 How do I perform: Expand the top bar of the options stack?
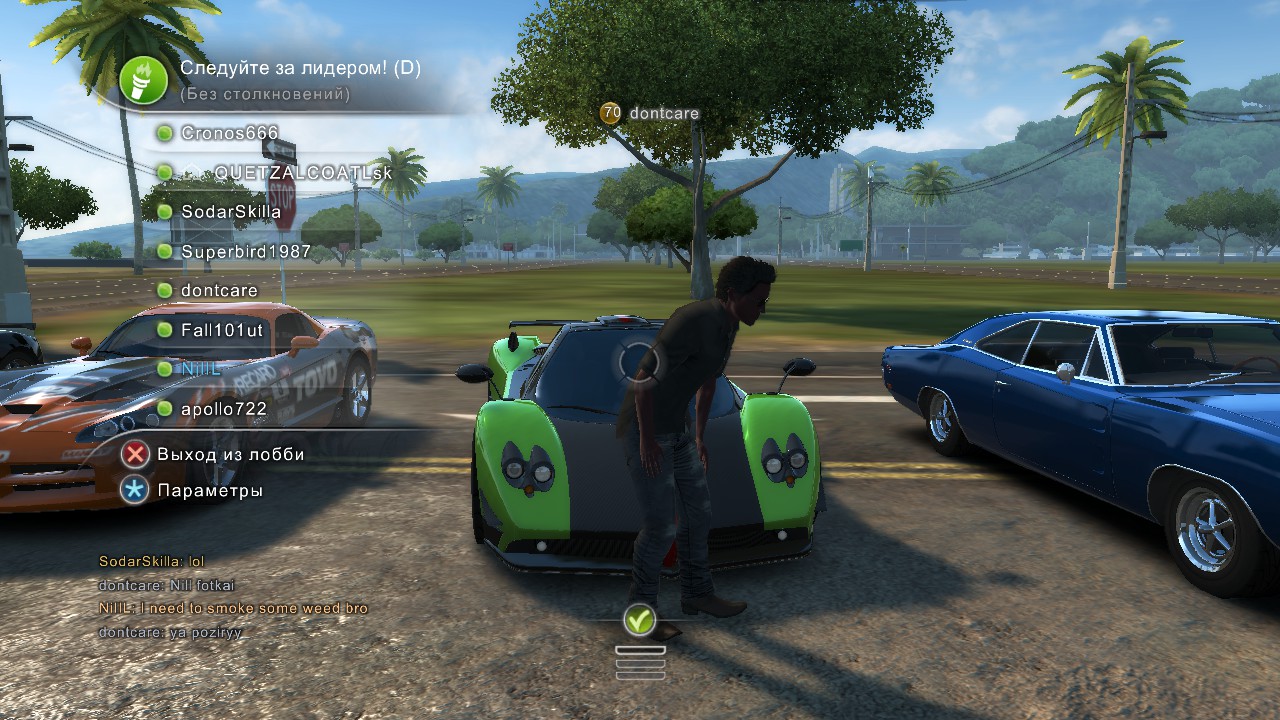(x=640, y=650)
